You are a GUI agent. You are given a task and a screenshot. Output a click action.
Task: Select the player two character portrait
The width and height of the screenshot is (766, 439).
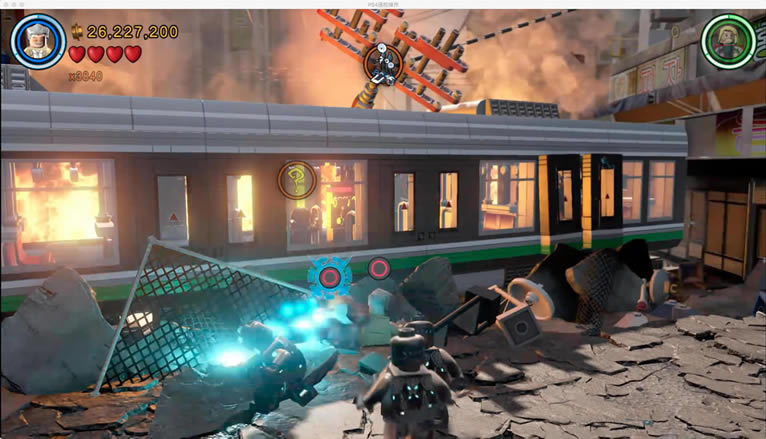pyautogui.click(x=728, y=41)
